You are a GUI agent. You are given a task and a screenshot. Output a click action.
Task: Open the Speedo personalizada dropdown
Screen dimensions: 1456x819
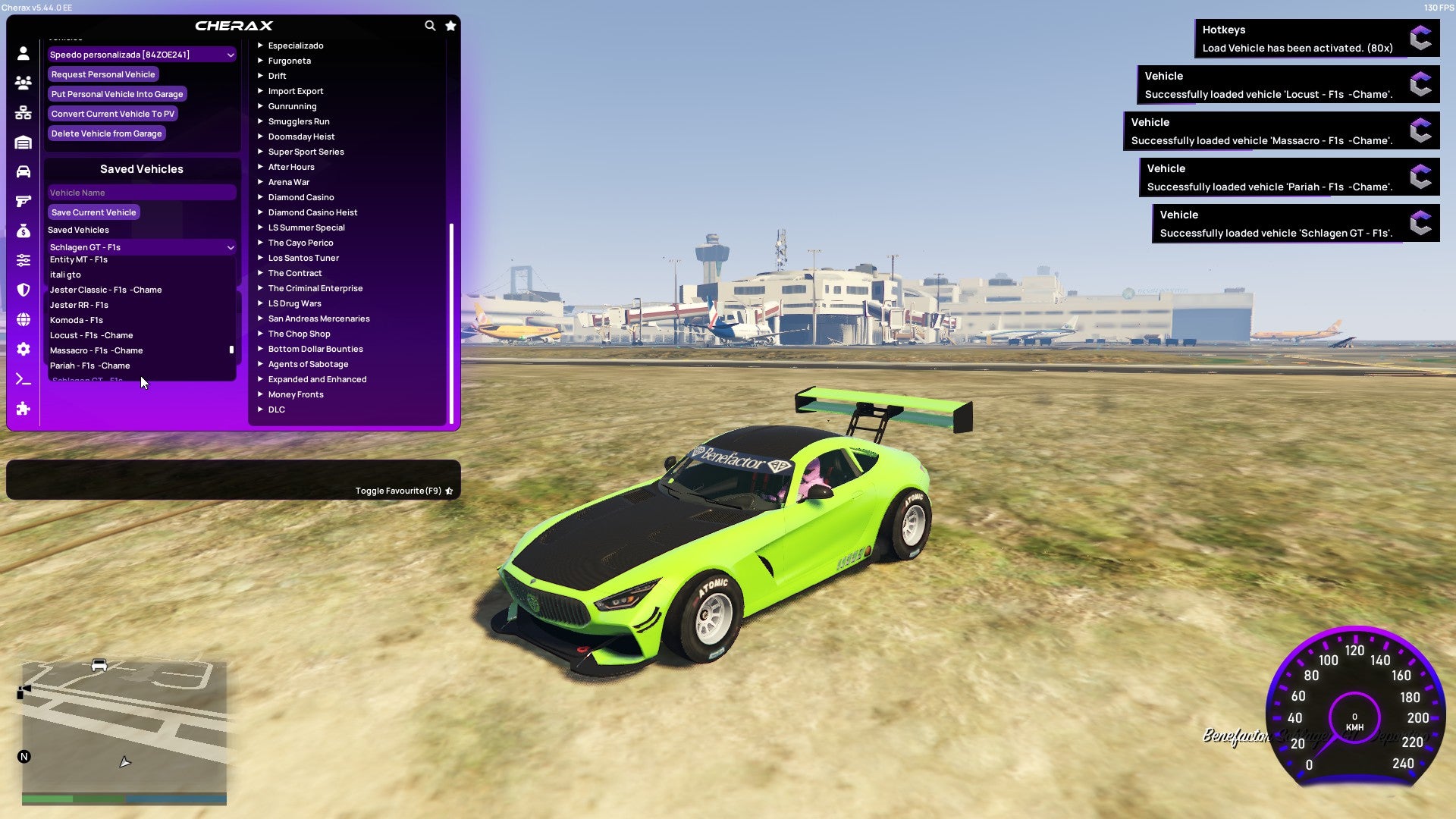click(141, 54)
